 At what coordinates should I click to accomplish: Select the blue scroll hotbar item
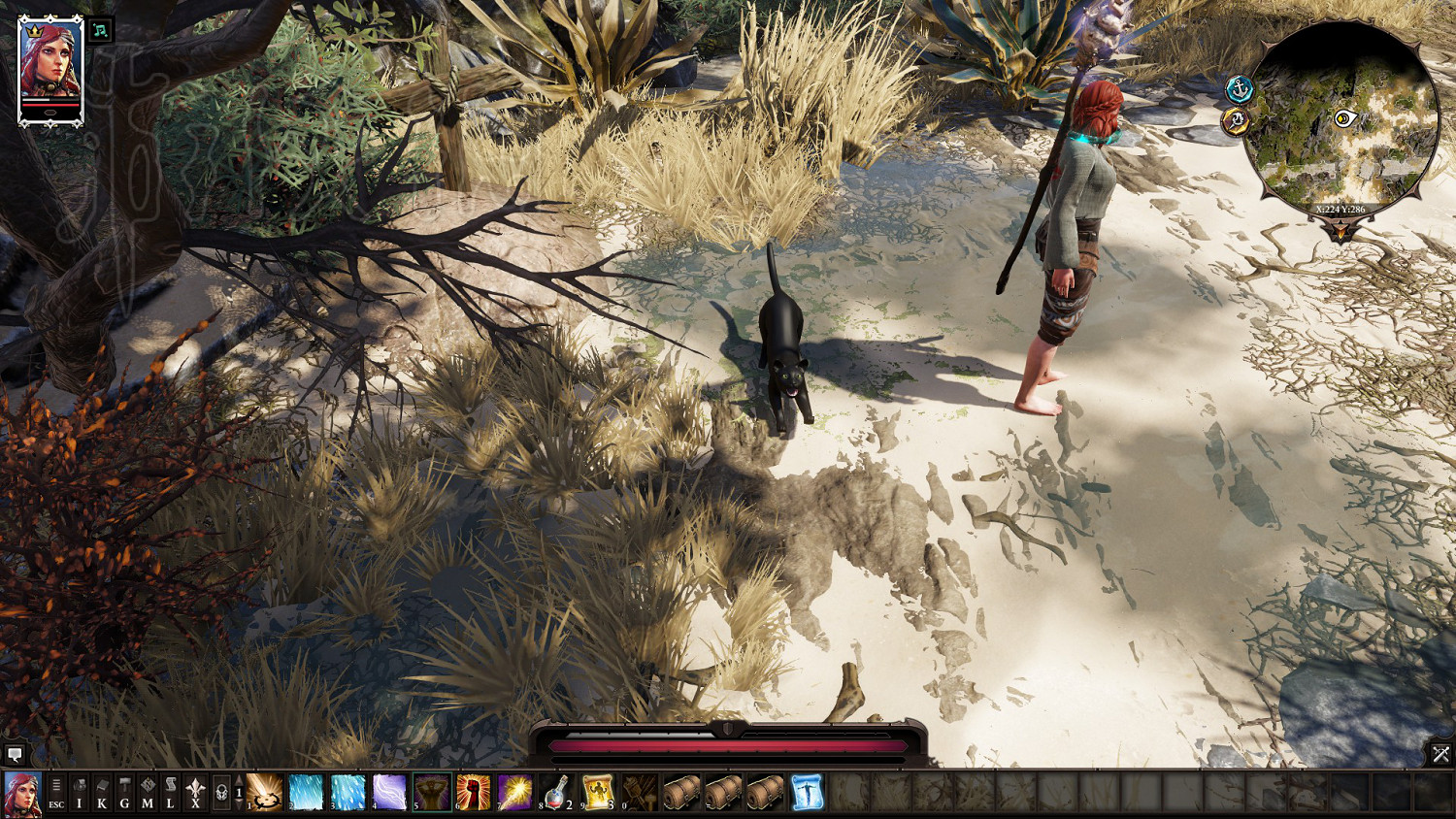(807, 792)
